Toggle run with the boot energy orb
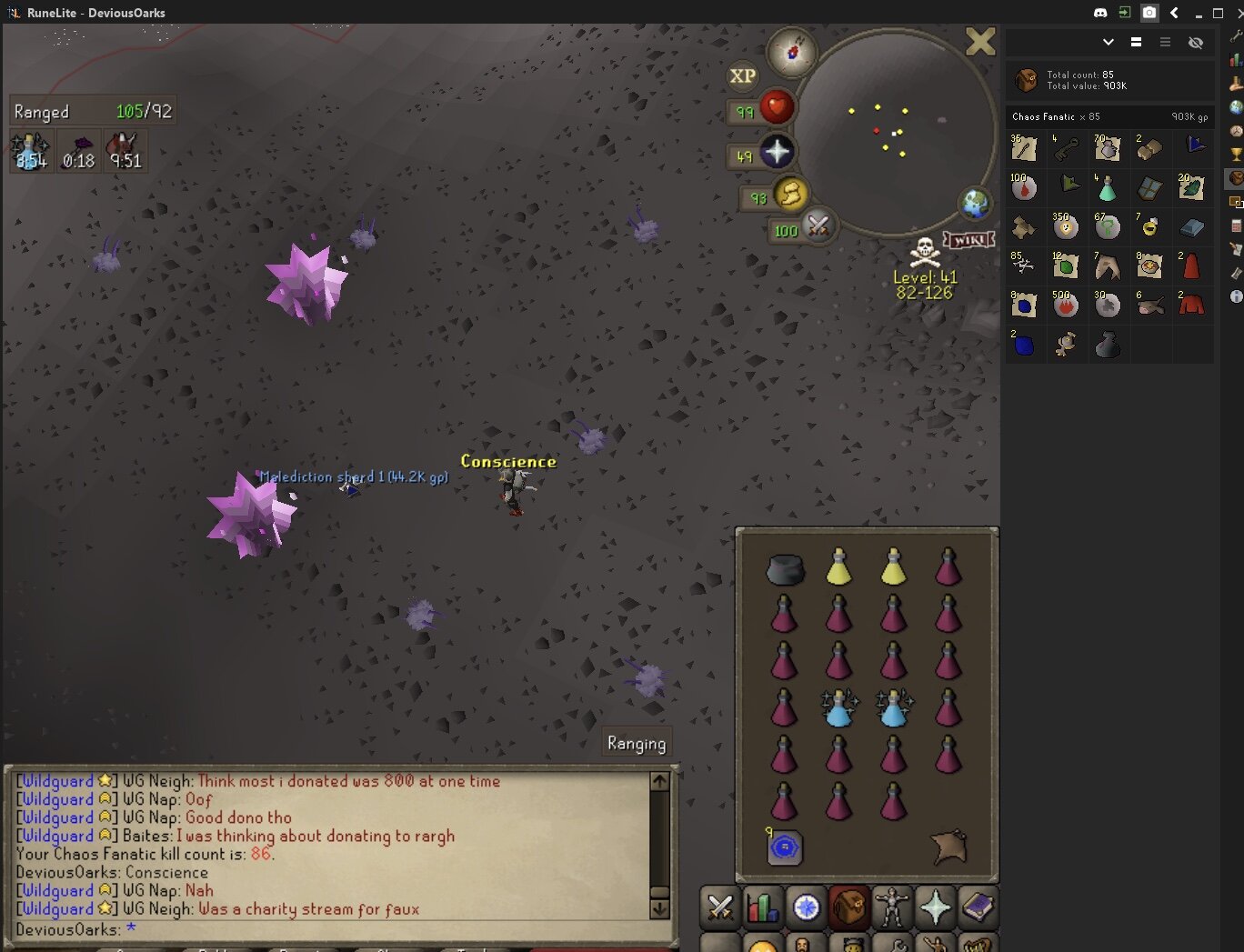The image size is (1244, 952). [790, 194]
